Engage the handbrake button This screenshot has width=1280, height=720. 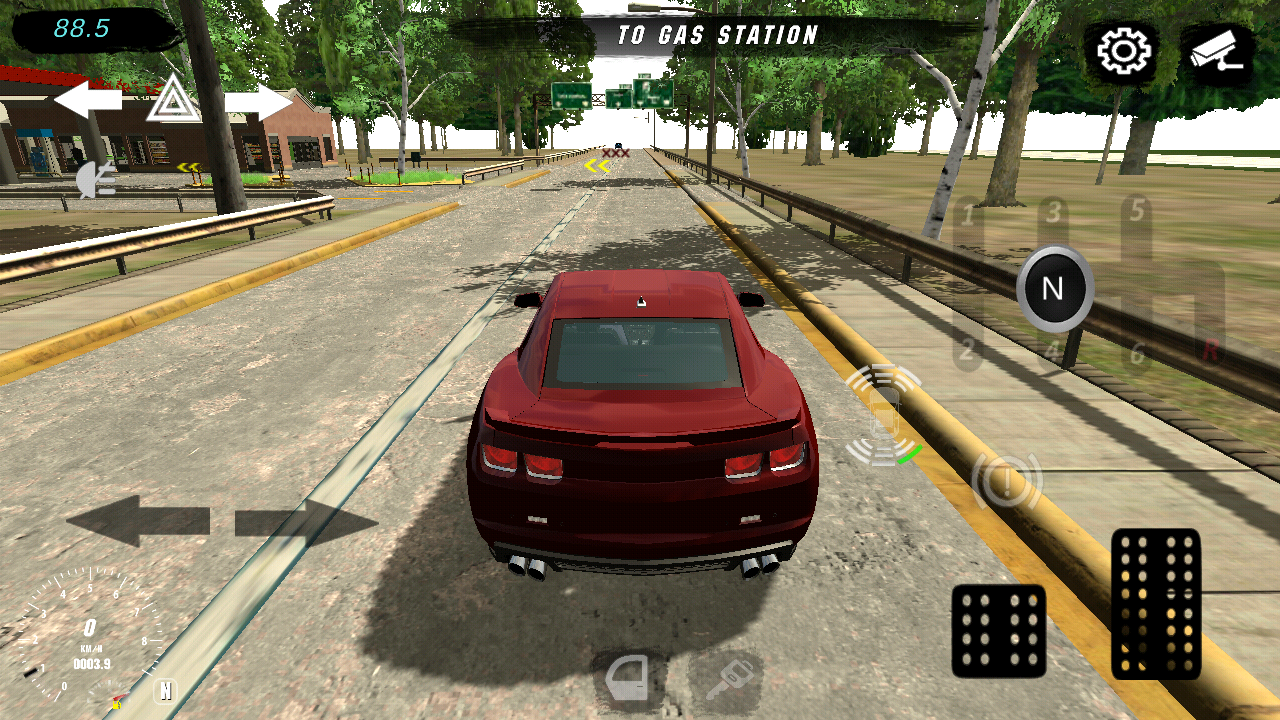coord(1006,482)
